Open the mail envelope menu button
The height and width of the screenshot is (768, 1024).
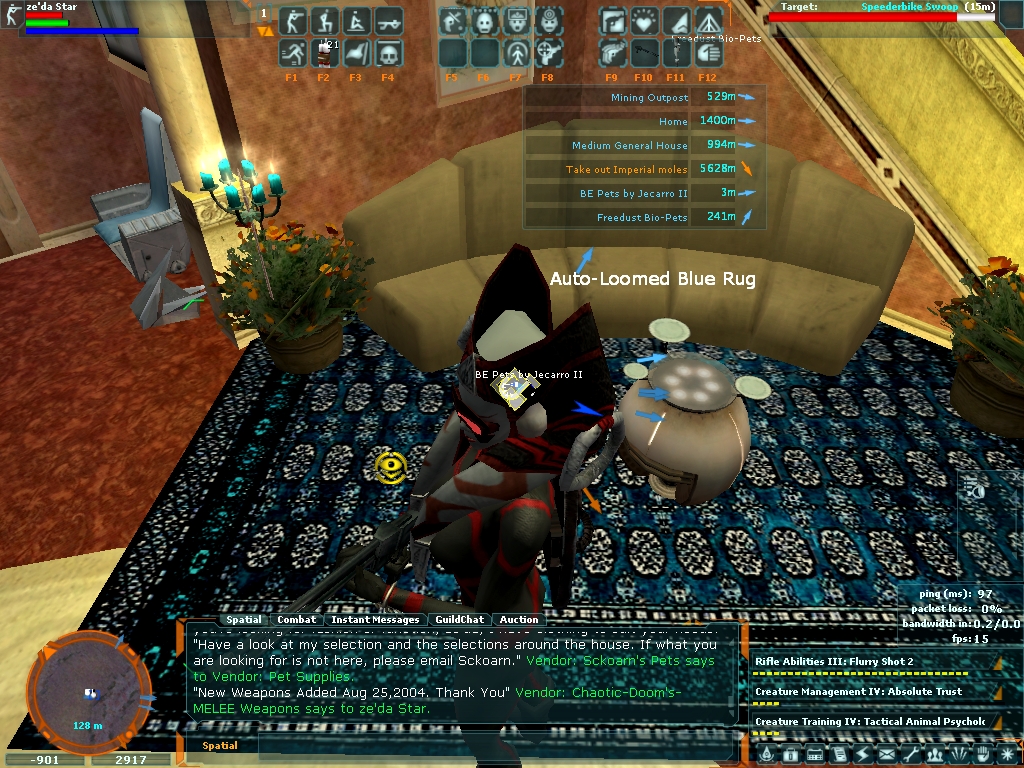click(886, 754)
